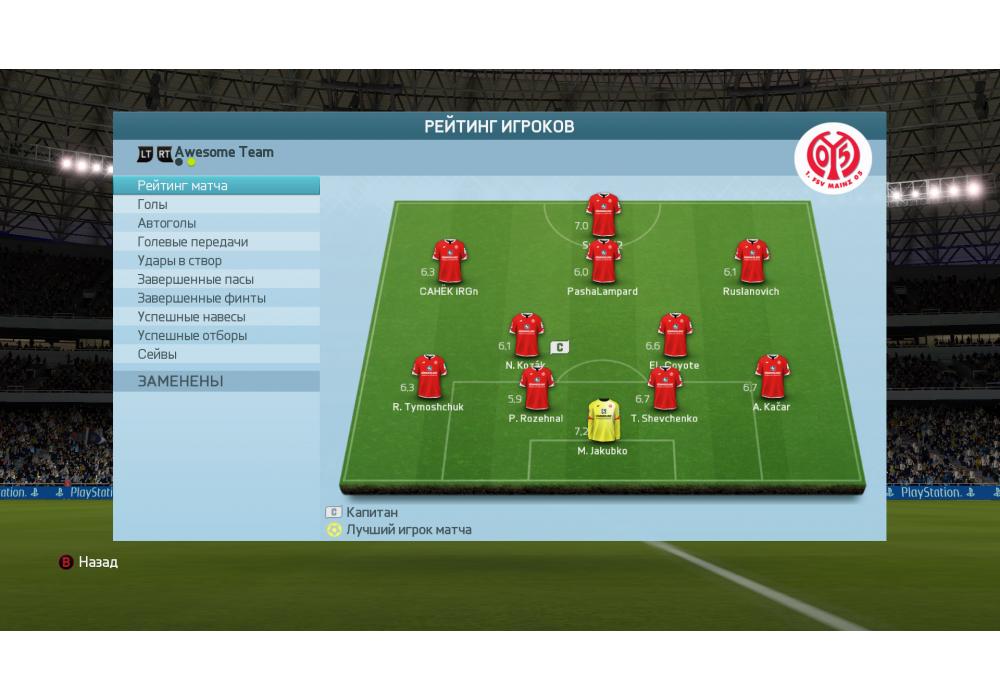Choose the Сейвы stat category
This screenshot has height=700, width=1000.
coord(216,354)
